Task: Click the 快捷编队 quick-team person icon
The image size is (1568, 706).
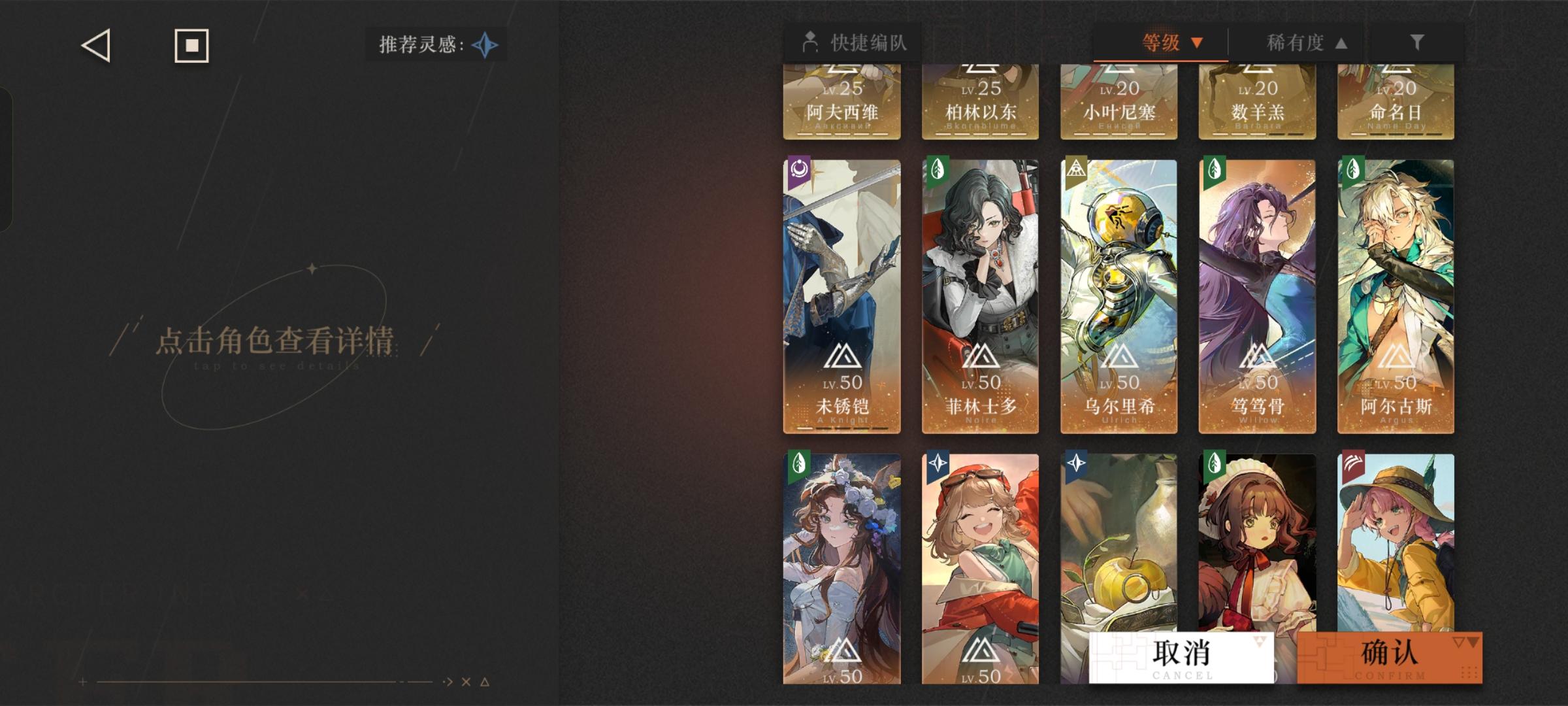Action: pos(809,41)
